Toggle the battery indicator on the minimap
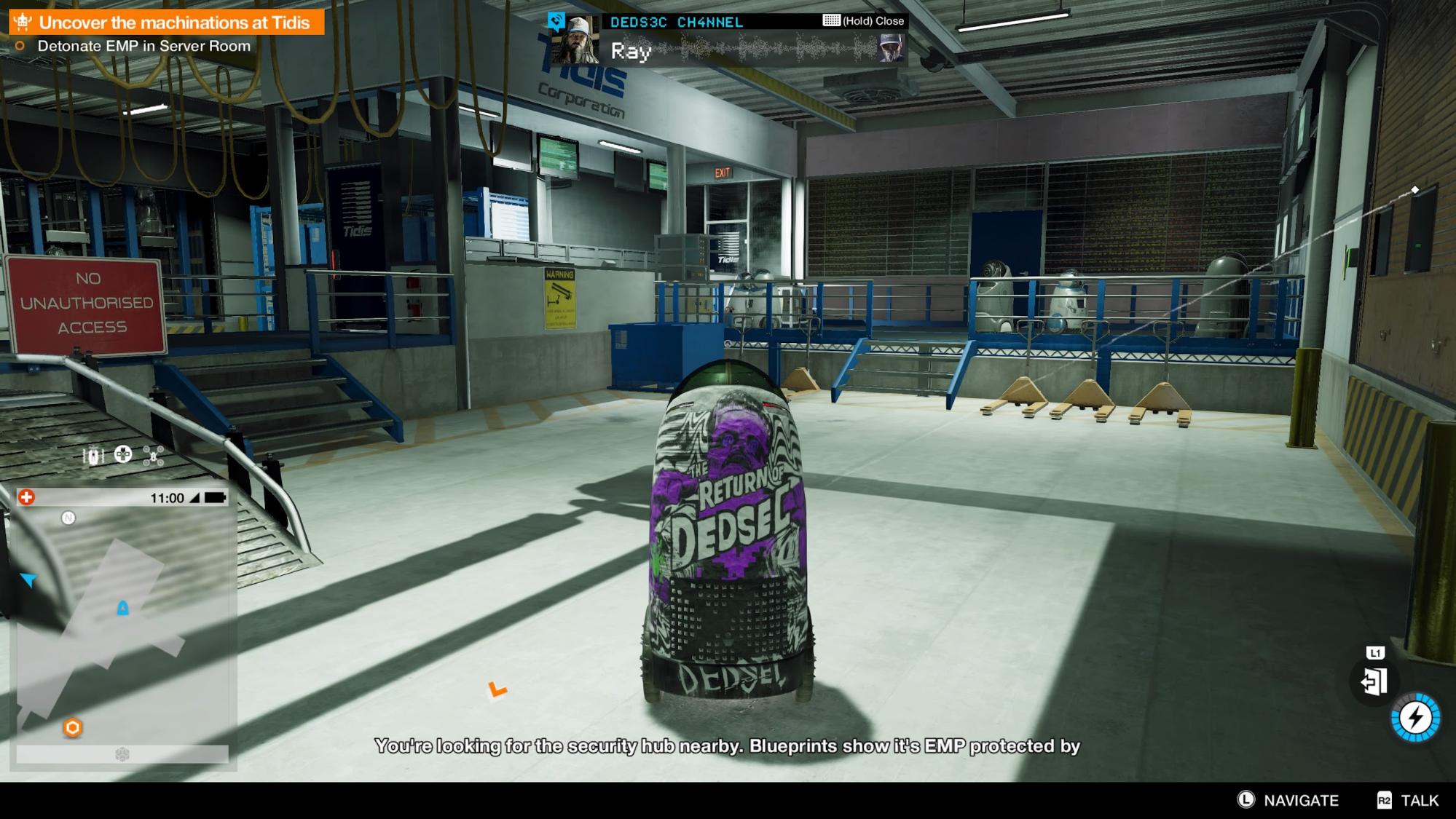 pos(214,498)
